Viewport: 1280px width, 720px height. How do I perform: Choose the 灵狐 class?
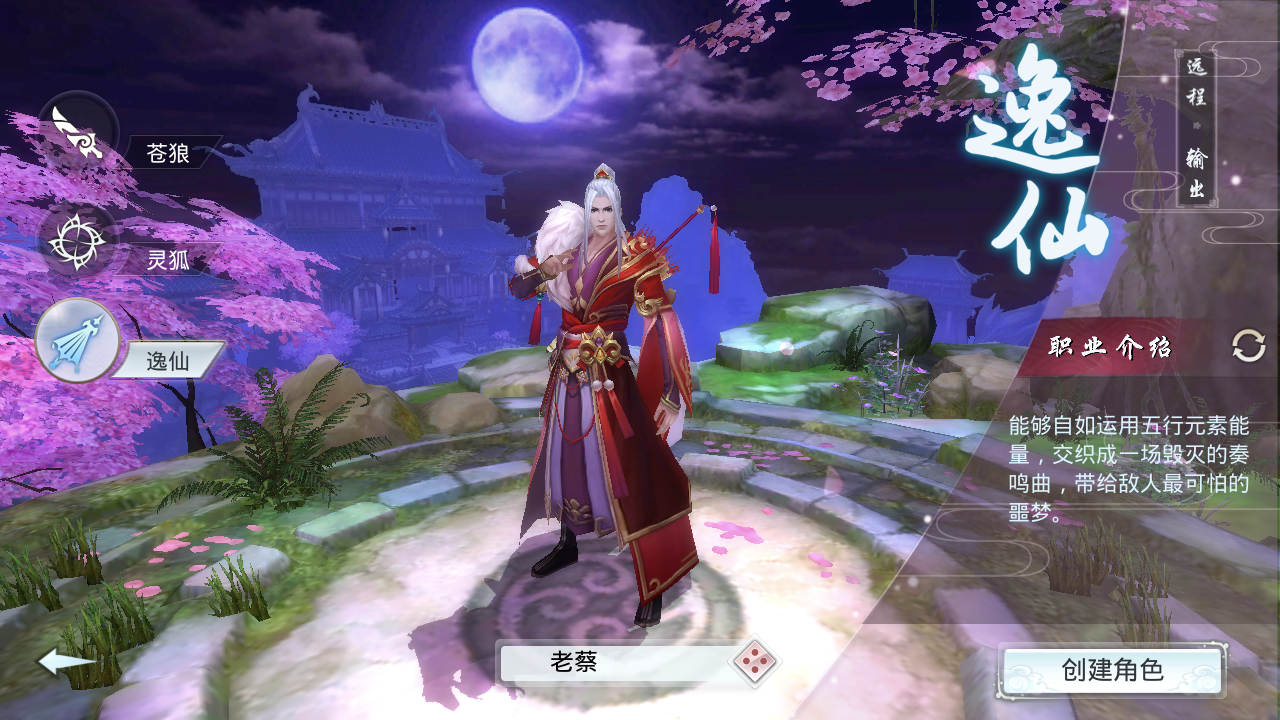[78, 241]
